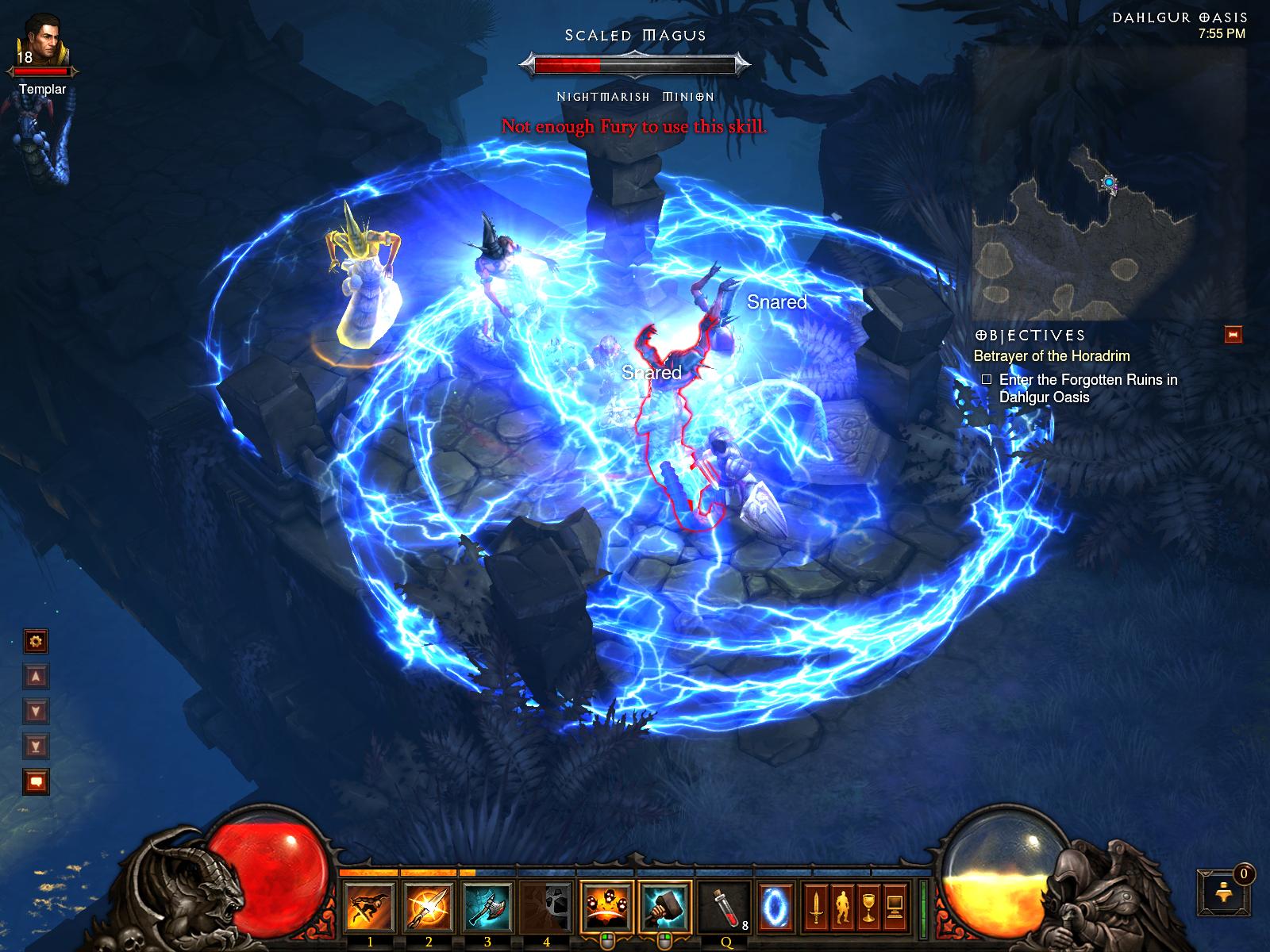The height and width of the screenshot is (952, 1270).
Task: Select the greyed-out skull skill in slot 4
Action: click(x=546, y=906)
